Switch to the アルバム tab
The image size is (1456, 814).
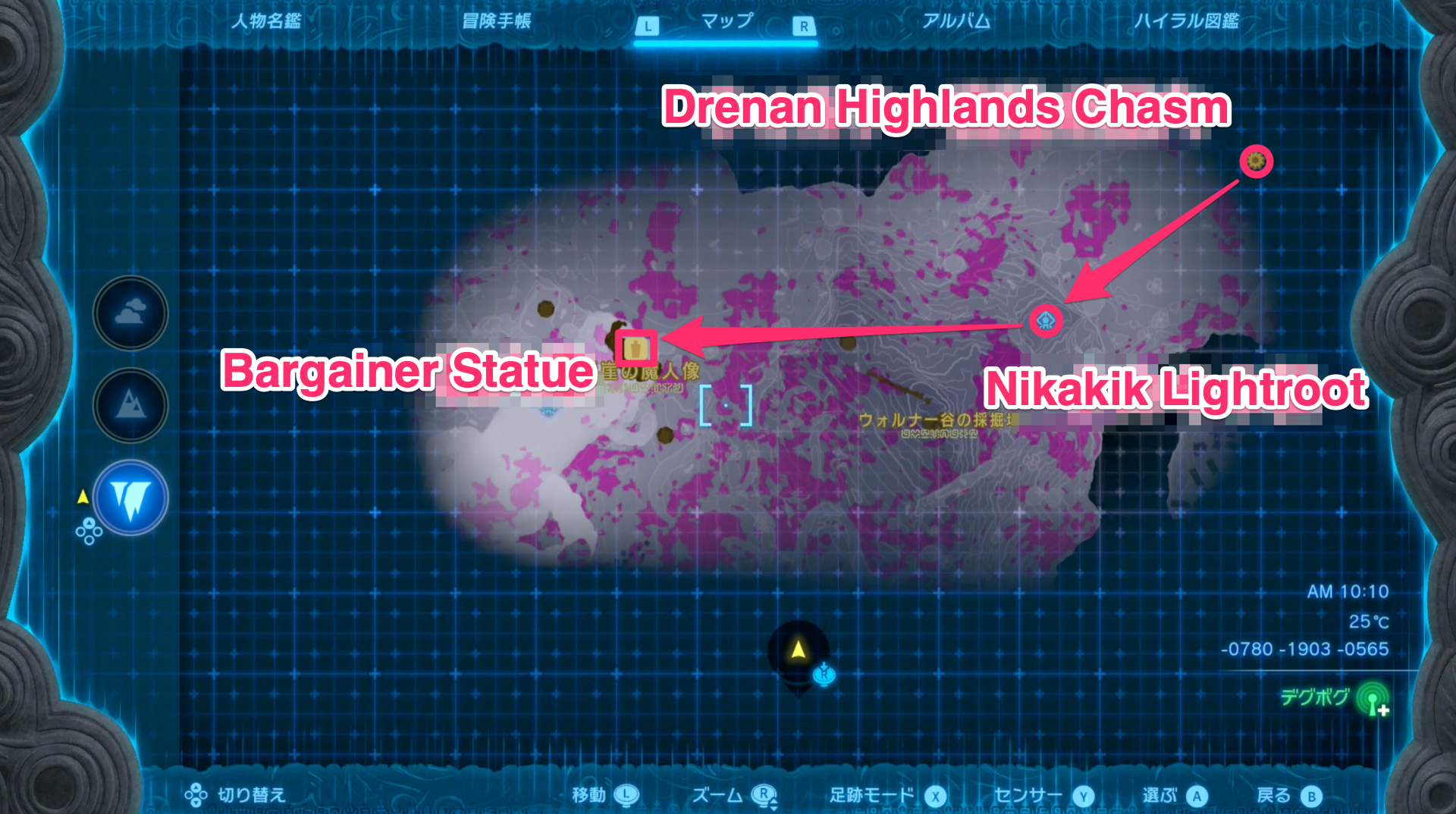tap(955, 23)
